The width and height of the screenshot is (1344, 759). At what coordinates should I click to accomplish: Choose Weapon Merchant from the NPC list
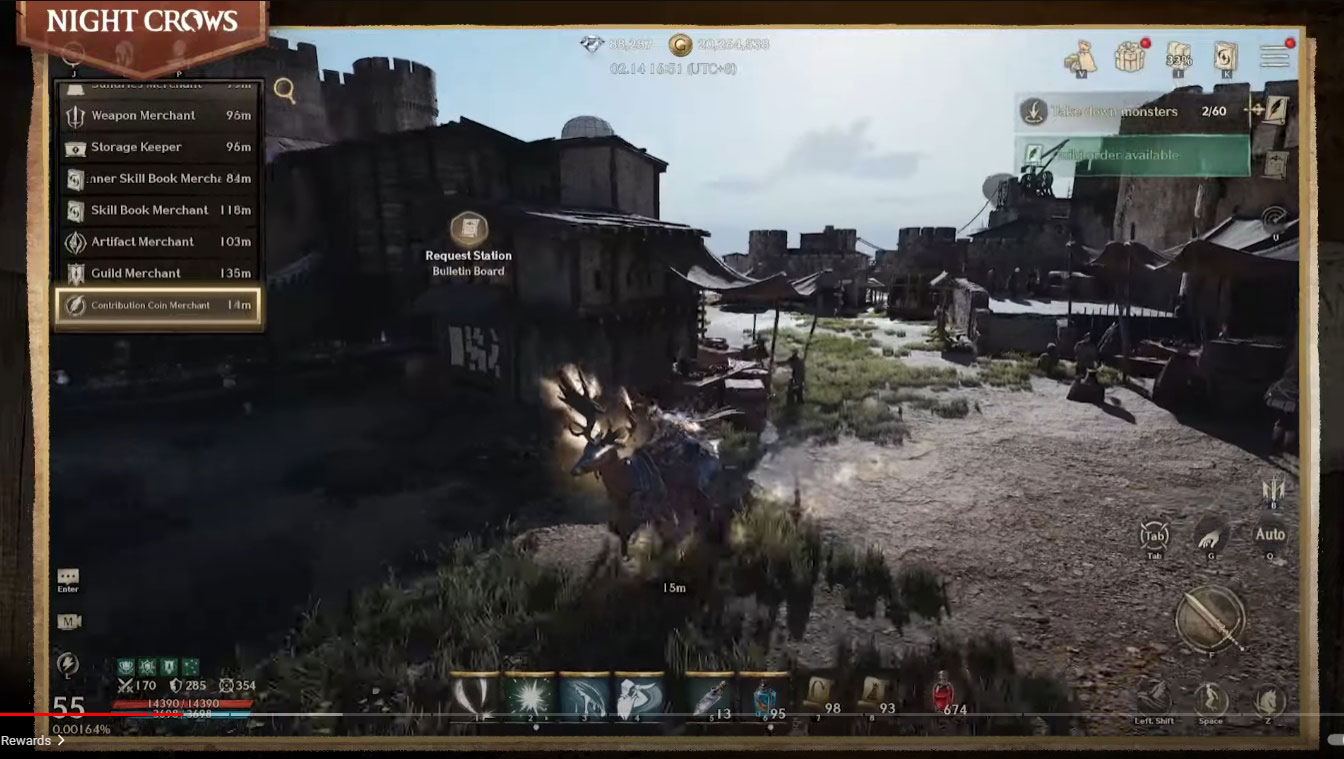[x=158, y=116]
